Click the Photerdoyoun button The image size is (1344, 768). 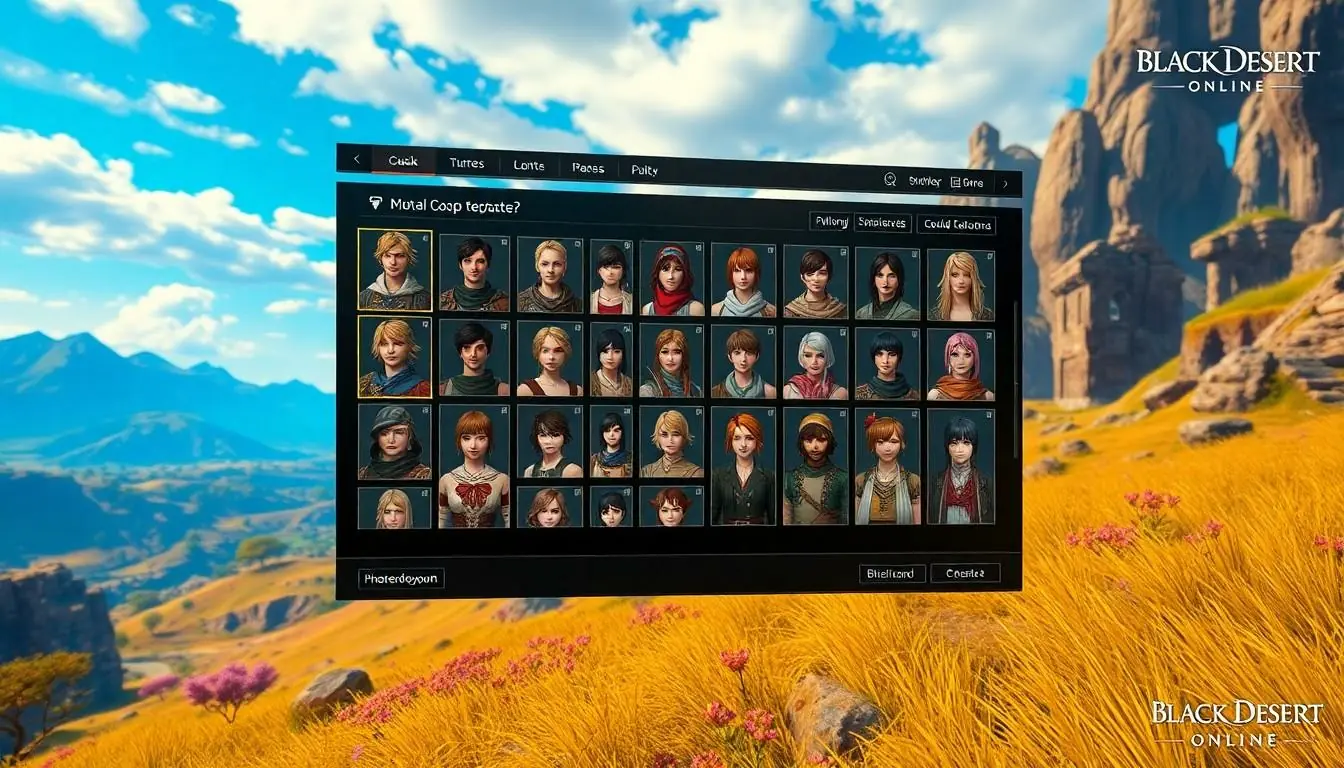click(401, 578)
